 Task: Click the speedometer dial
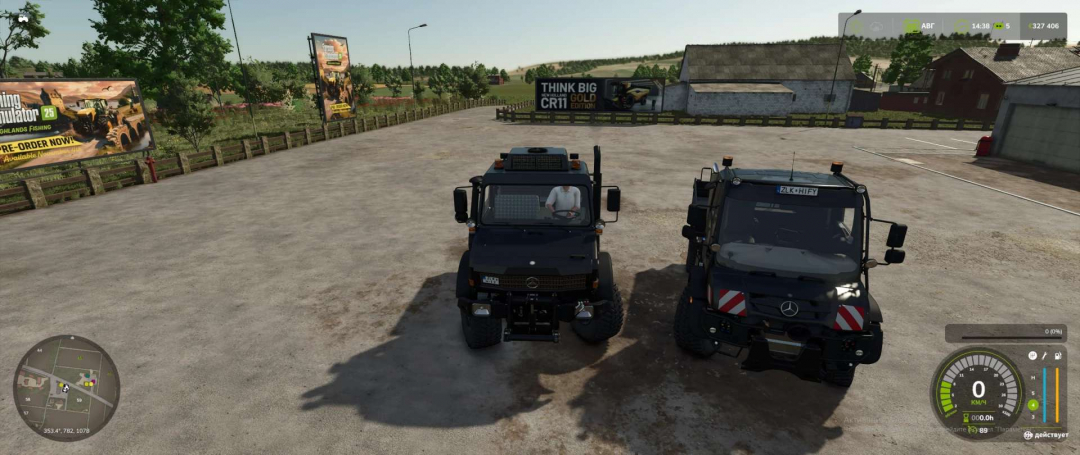[978, 390]
